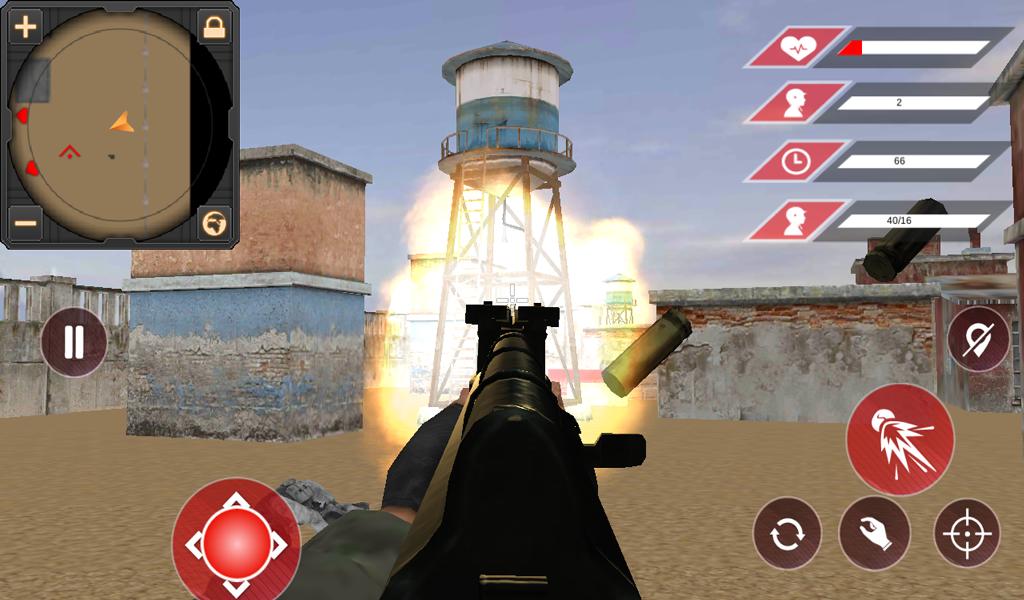This screenshot has width=1024, height=600.
Task: Toggle the minimap lock icon
Action: pyautogui.click(x=213, y=27)
